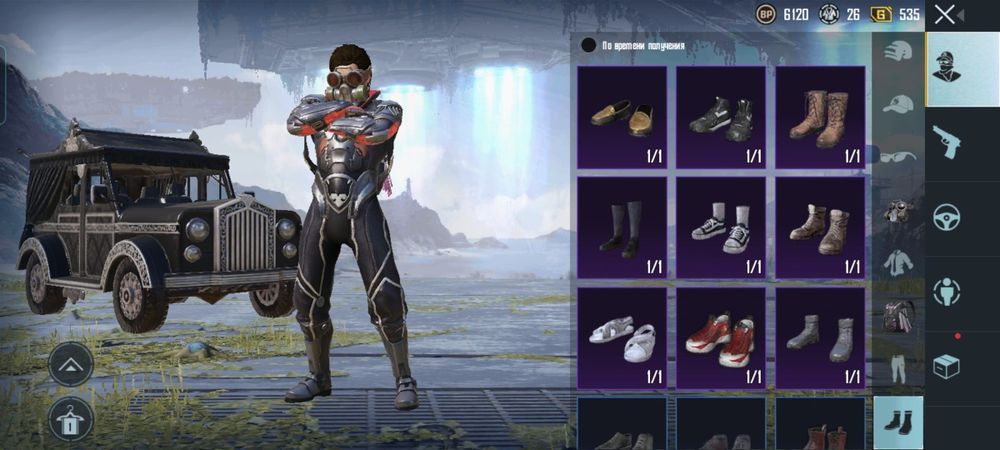The height and width of the screenshot is (450, 1000).
Task: Choose the red sneakers slot
Action: (x=721, y=338)
